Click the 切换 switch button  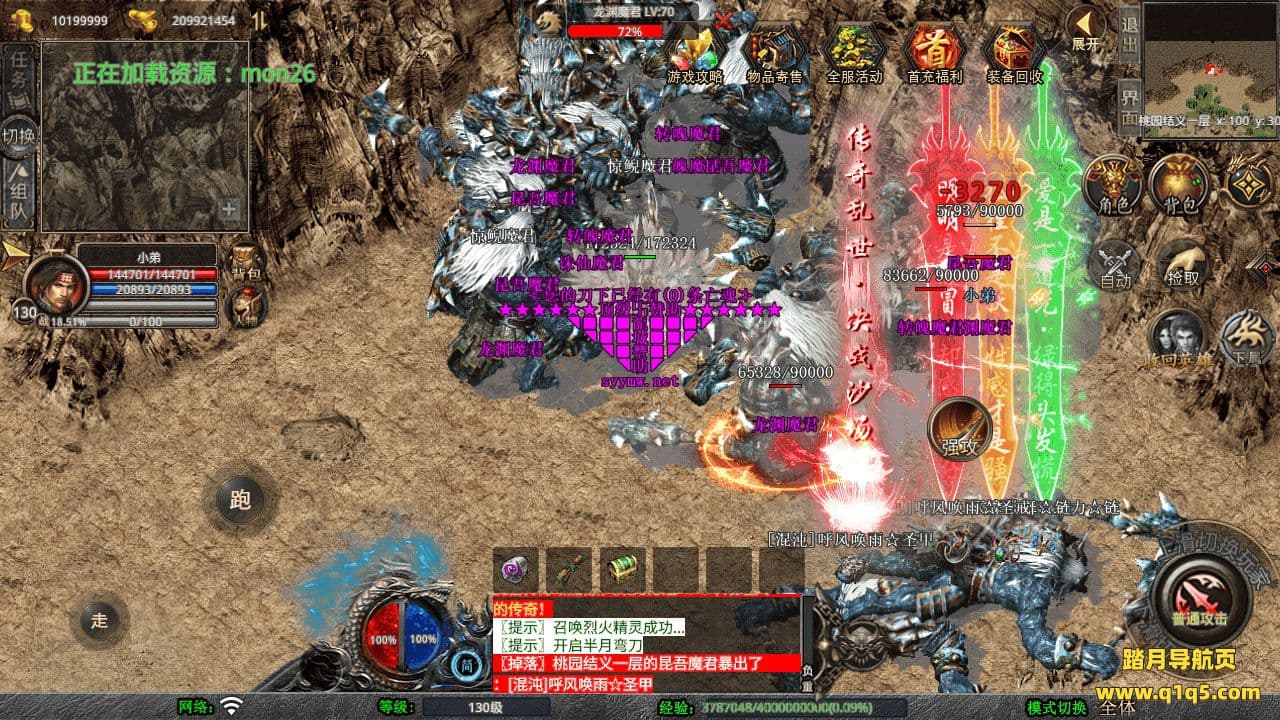(19, 135)
